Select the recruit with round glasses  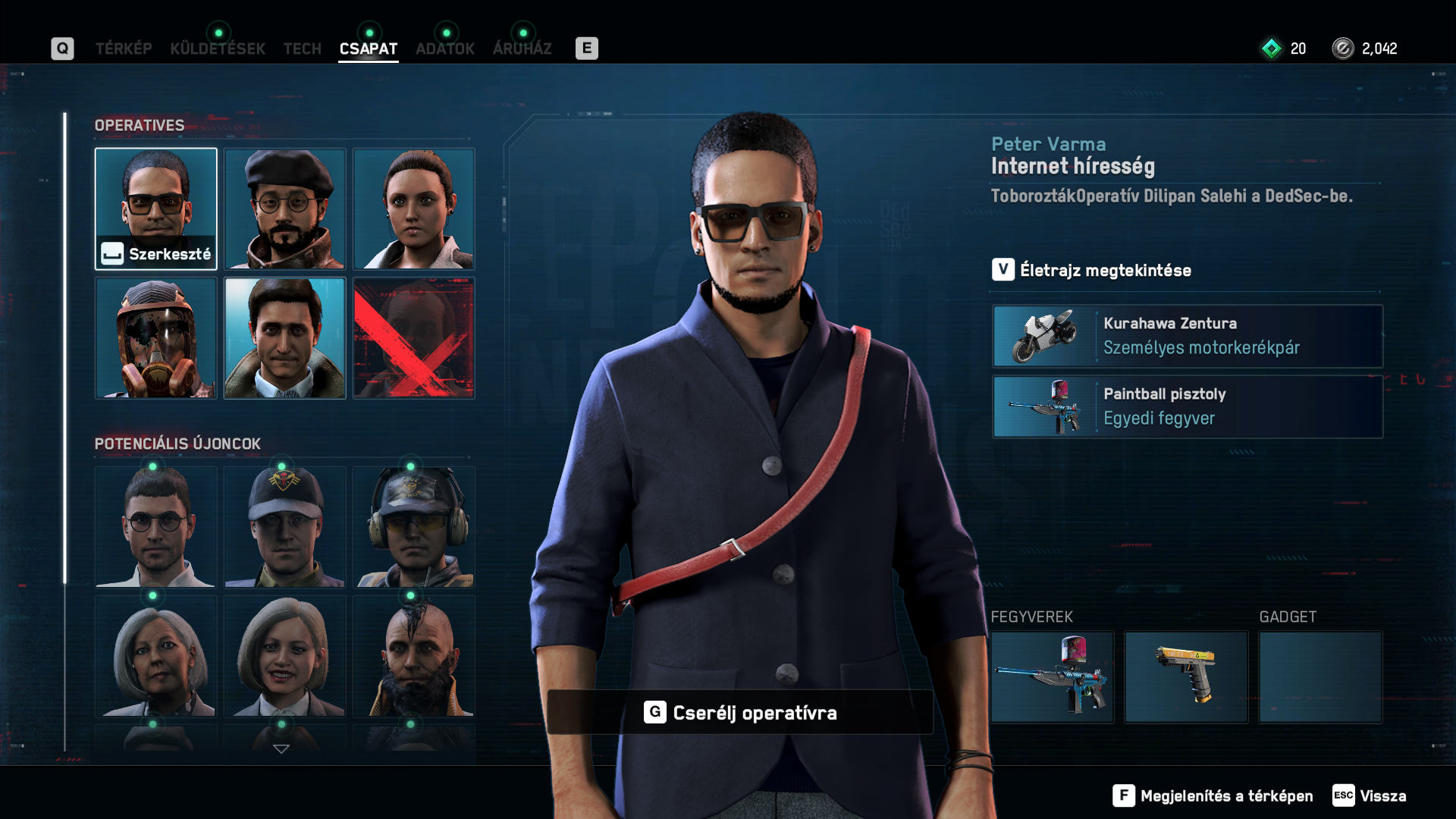(156, 528)
